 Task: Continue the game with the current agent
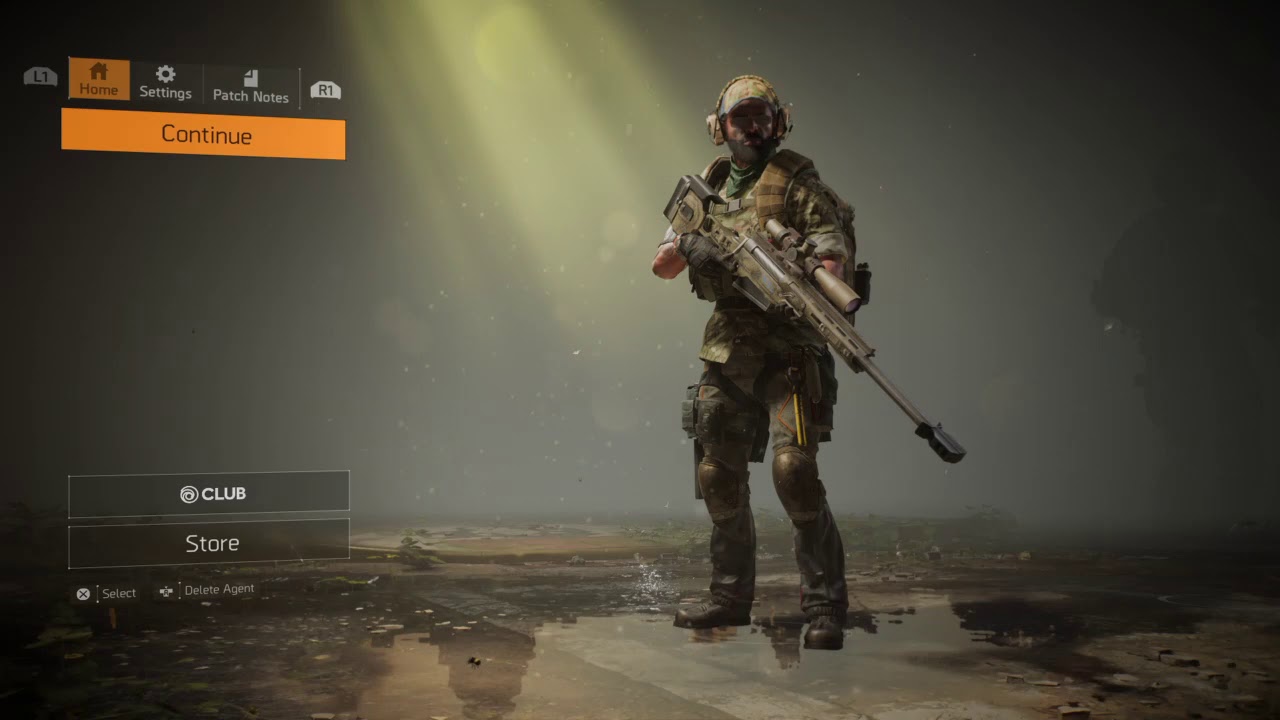(203, 135)
